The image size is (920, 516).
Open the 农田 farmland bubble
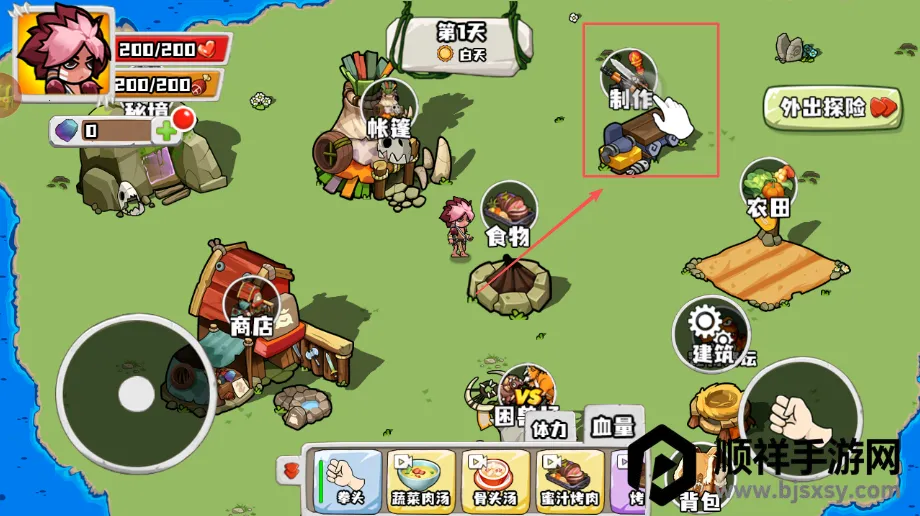click(x=768, y=187)
